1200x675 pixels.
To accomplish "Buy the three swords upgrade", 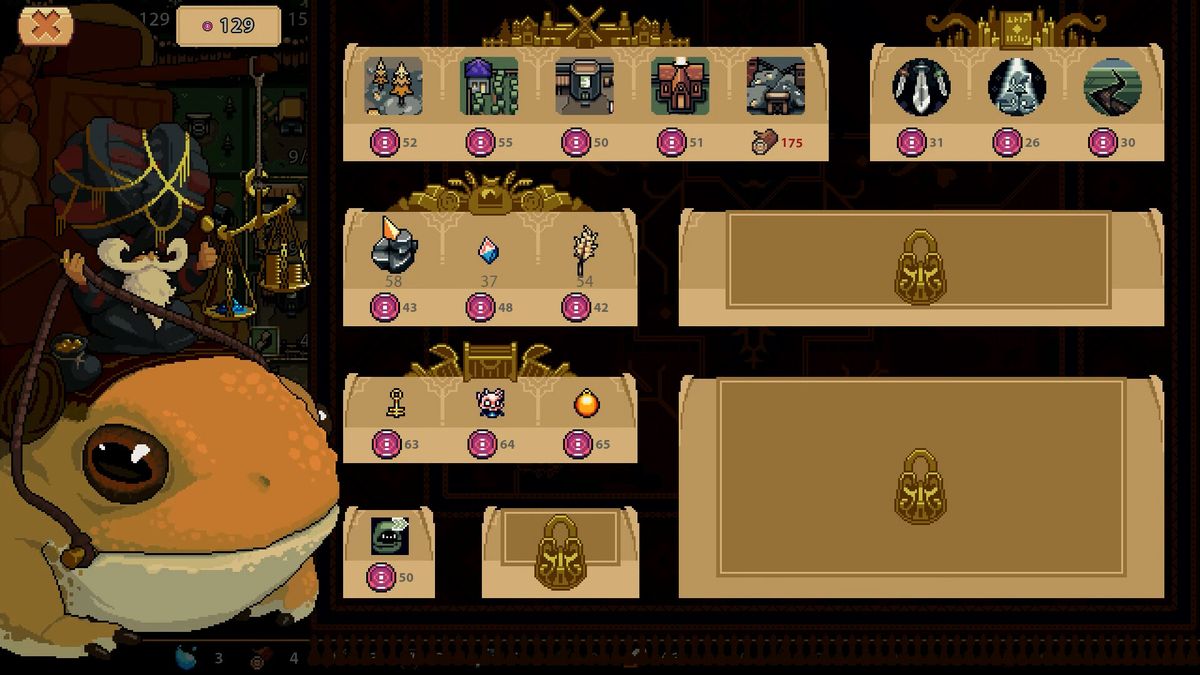I will tap(921, 86).
